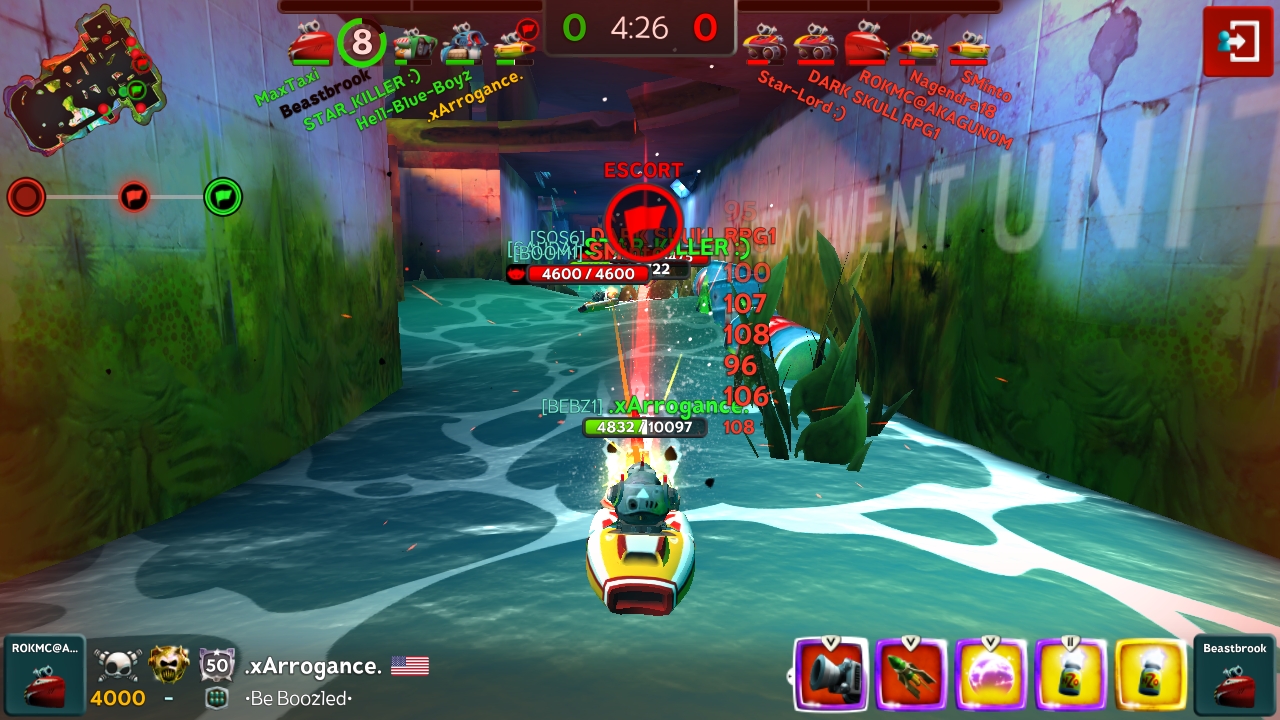This screenshot has width=1280, height=720.
Task: Select the cannon weapon slot
Action: click(x=830, y=674)
